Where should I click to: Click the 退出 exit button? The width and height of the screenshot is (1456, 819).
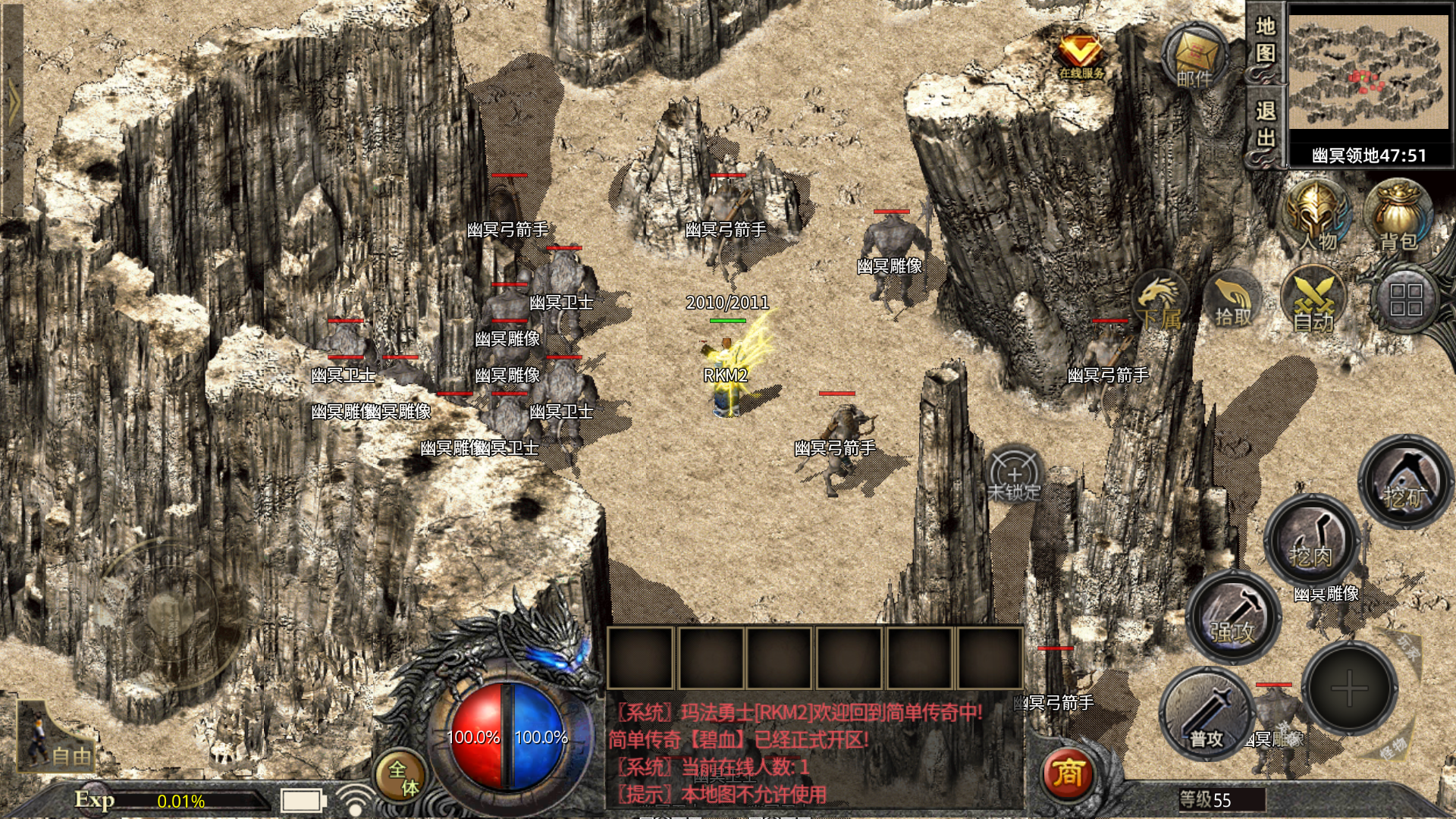point(1265,124)
